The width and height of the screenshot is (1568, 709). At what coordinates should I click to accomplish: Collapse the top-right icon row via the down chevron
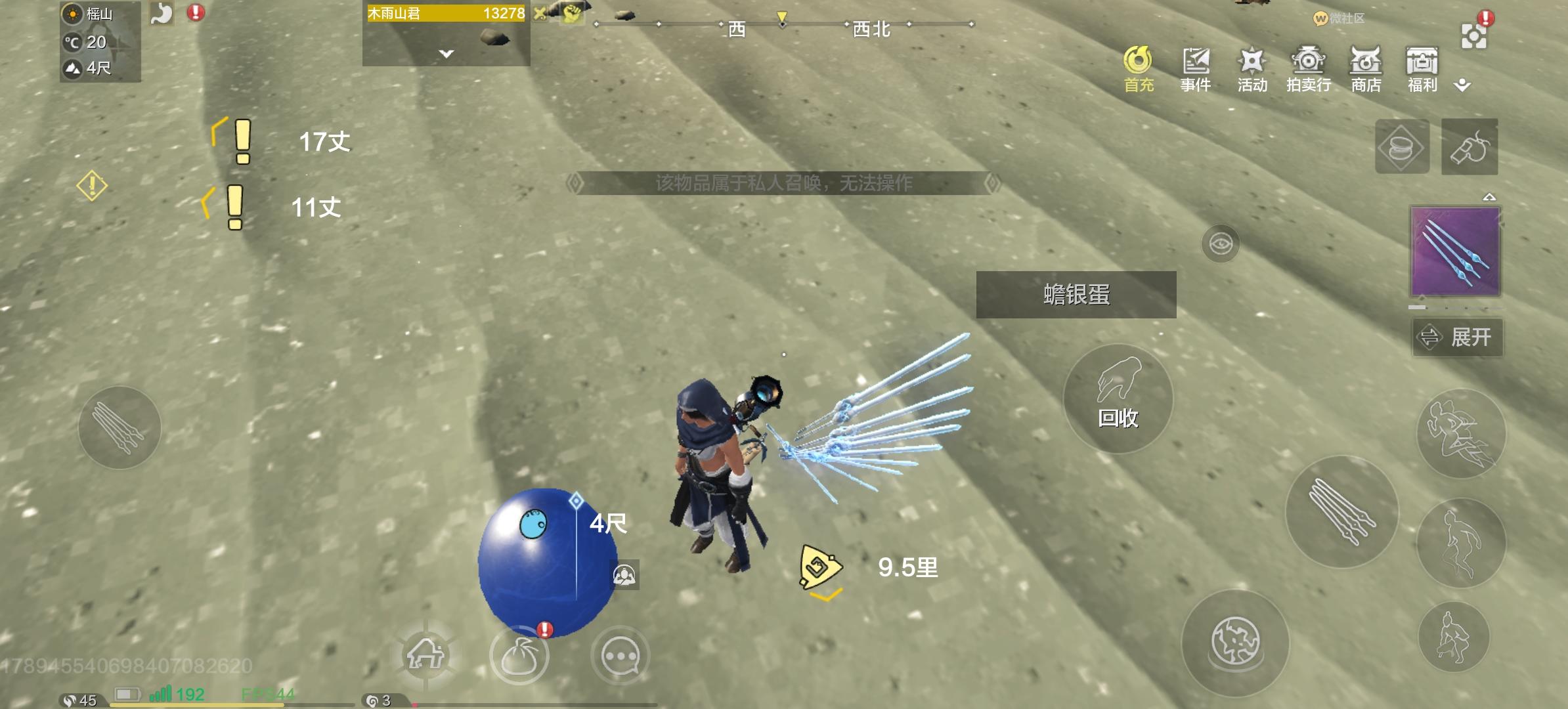(1463, 84)
